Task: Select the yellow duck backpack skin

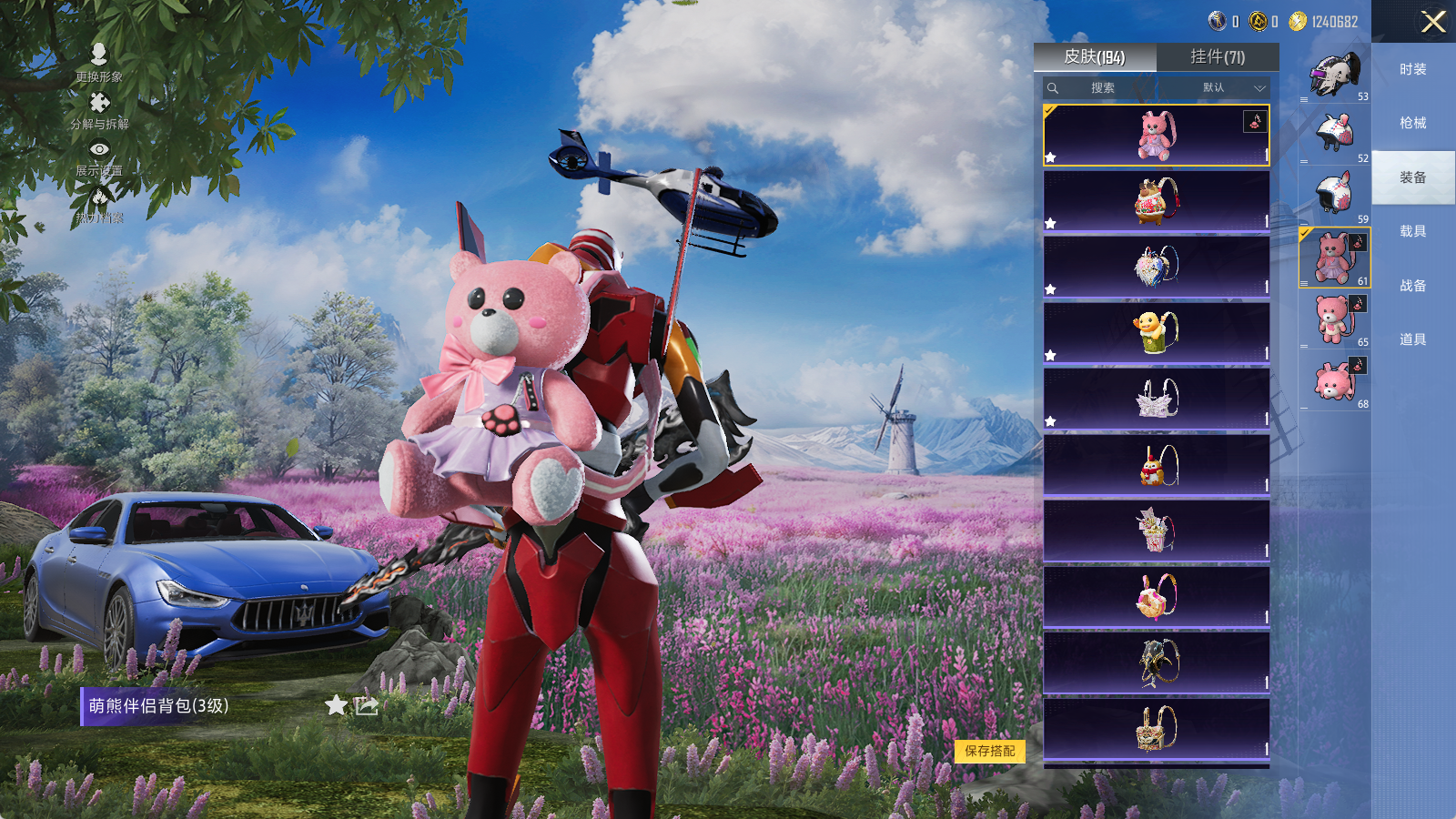Action: pyautogui.click(x=1156, y=332)
